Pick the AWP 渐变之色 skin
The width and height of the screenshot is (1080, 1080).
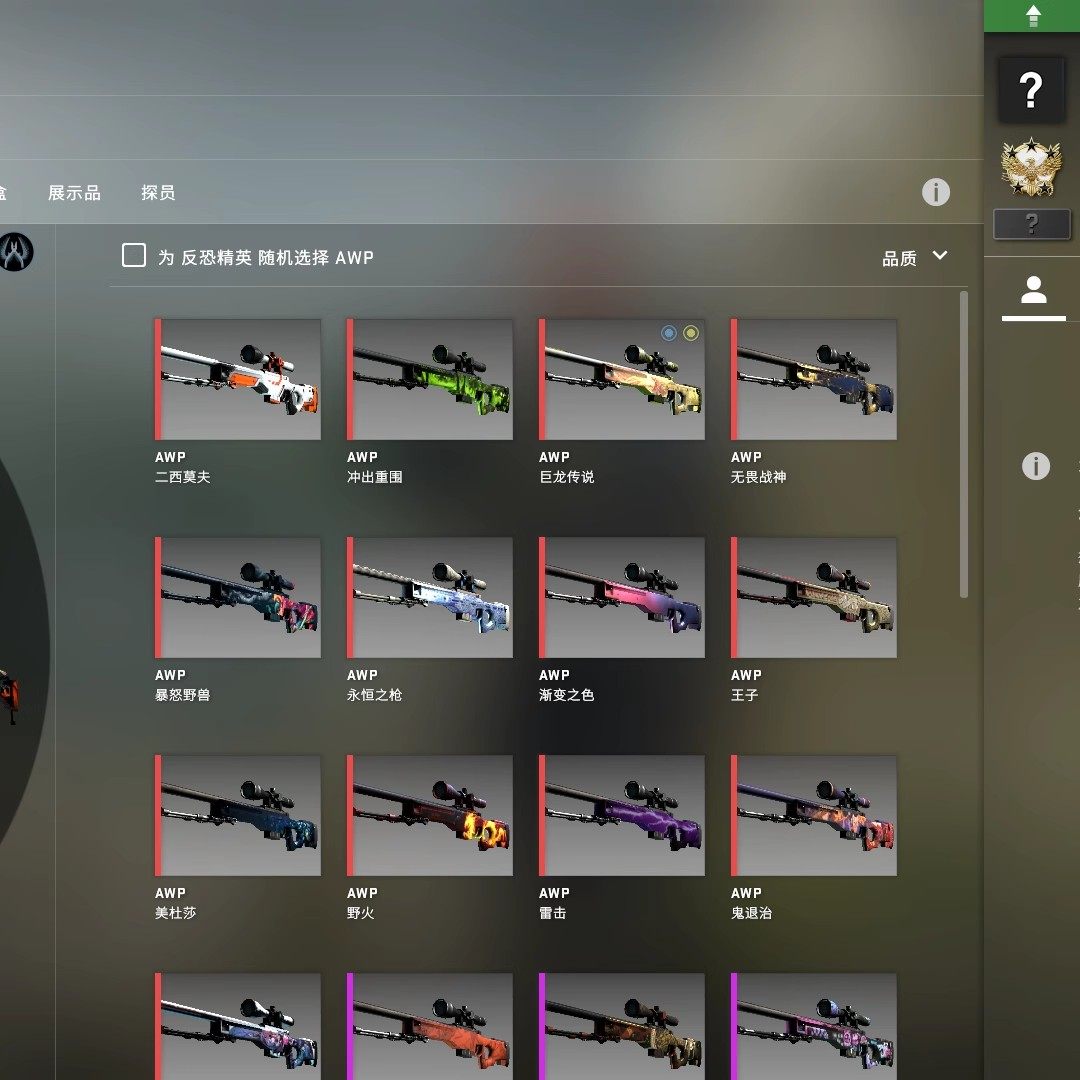[x=622, y=598]
